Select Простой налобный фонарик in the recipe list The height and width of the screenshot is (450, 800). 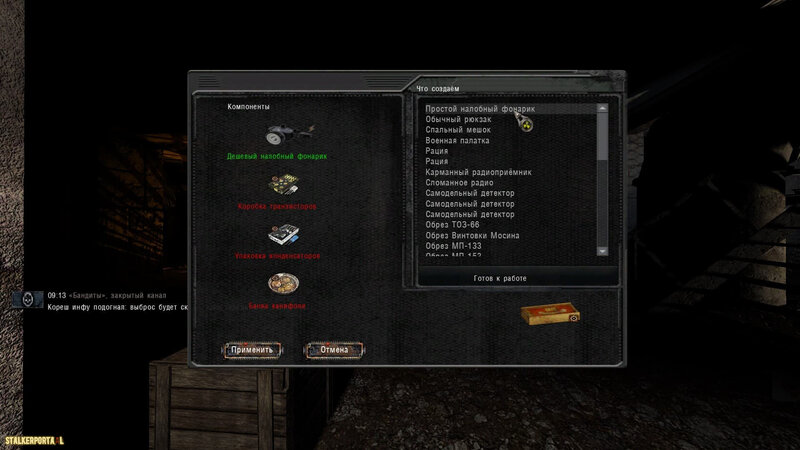(x=480, y=108)
